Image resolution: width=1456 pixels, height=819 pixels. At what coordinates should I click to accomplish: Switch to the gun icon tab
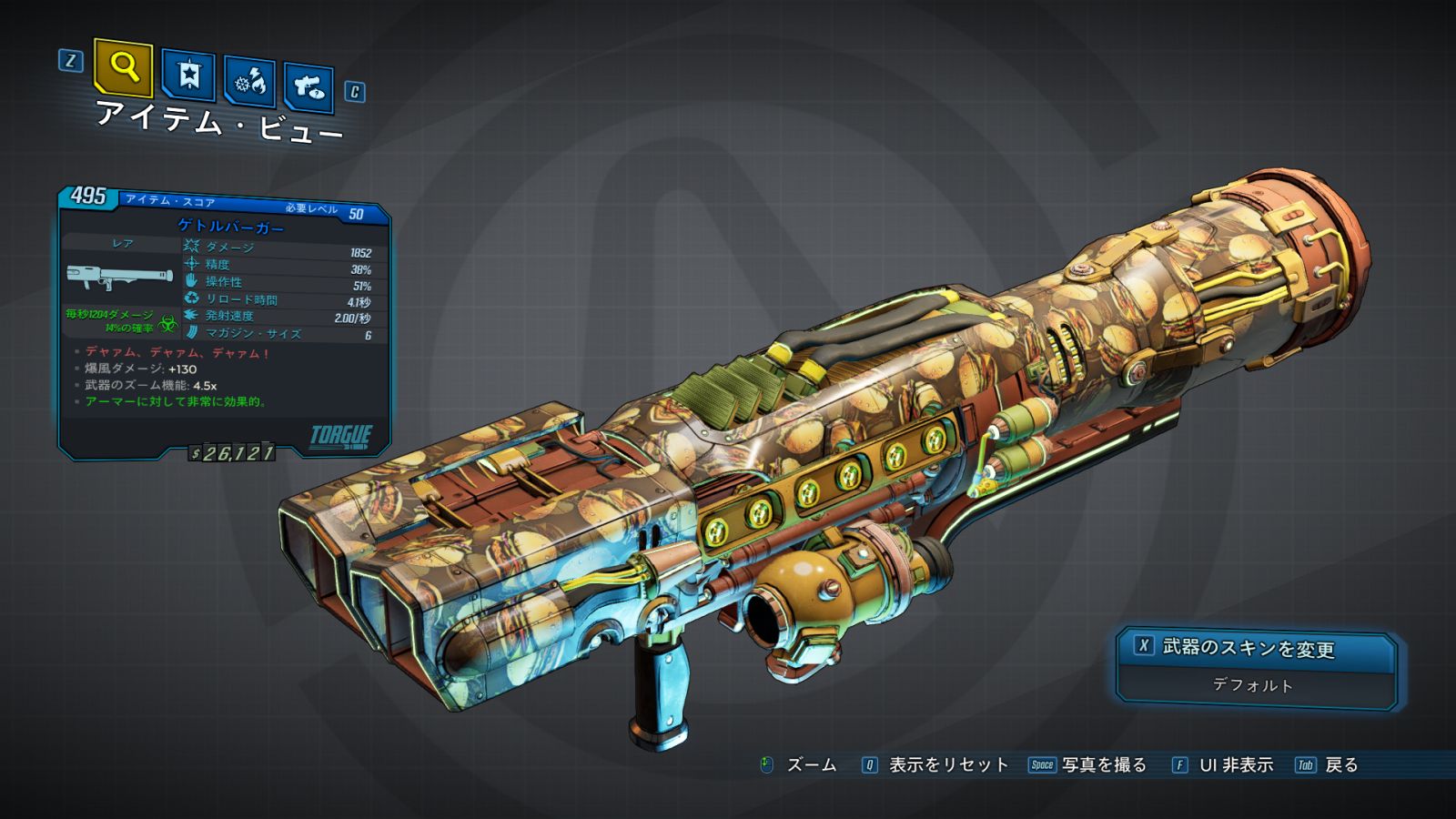(308, 87)
